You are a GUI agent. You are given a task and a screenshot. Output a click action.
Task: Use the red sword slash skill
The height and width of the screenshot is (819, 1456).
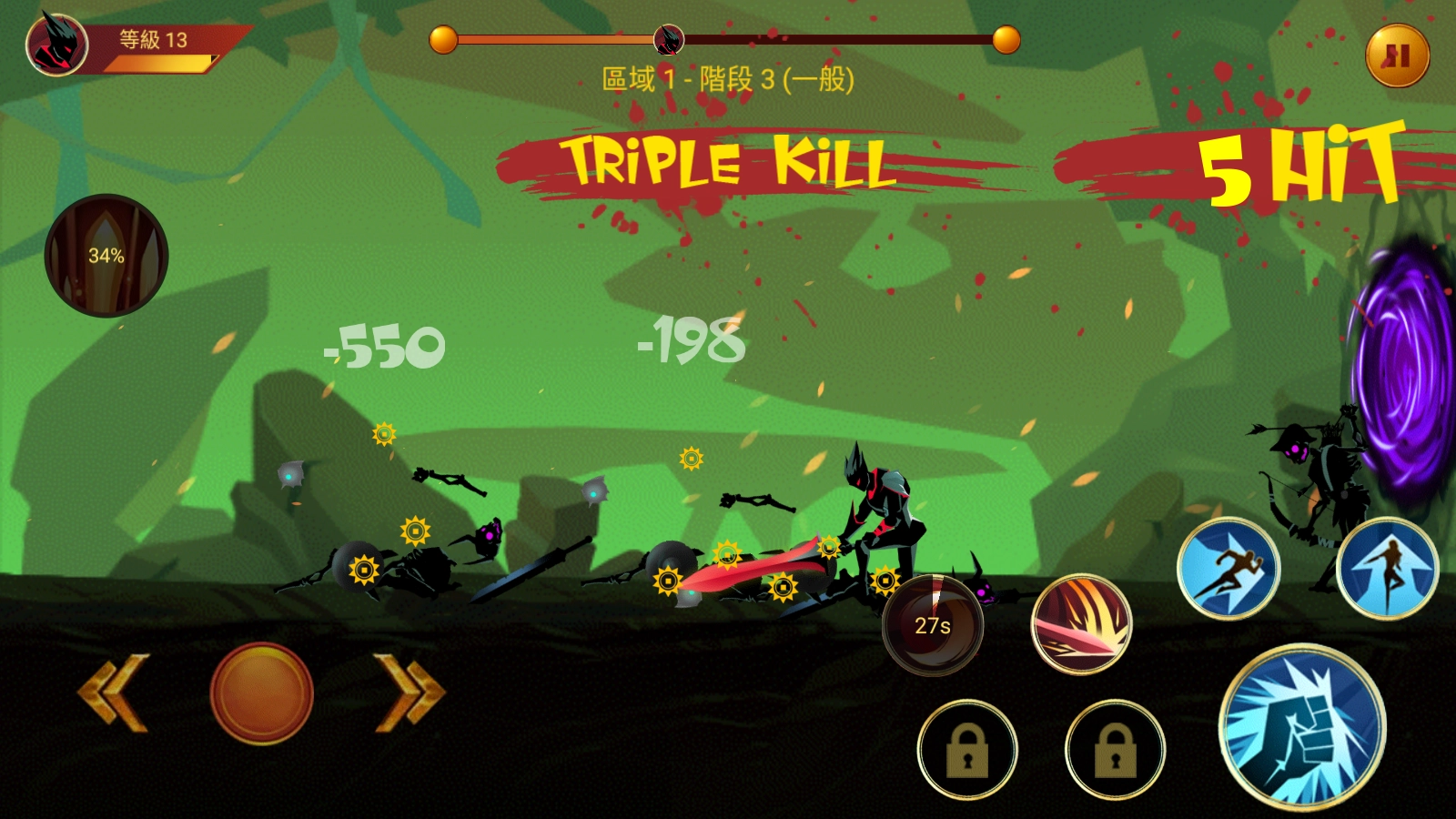1081,625
